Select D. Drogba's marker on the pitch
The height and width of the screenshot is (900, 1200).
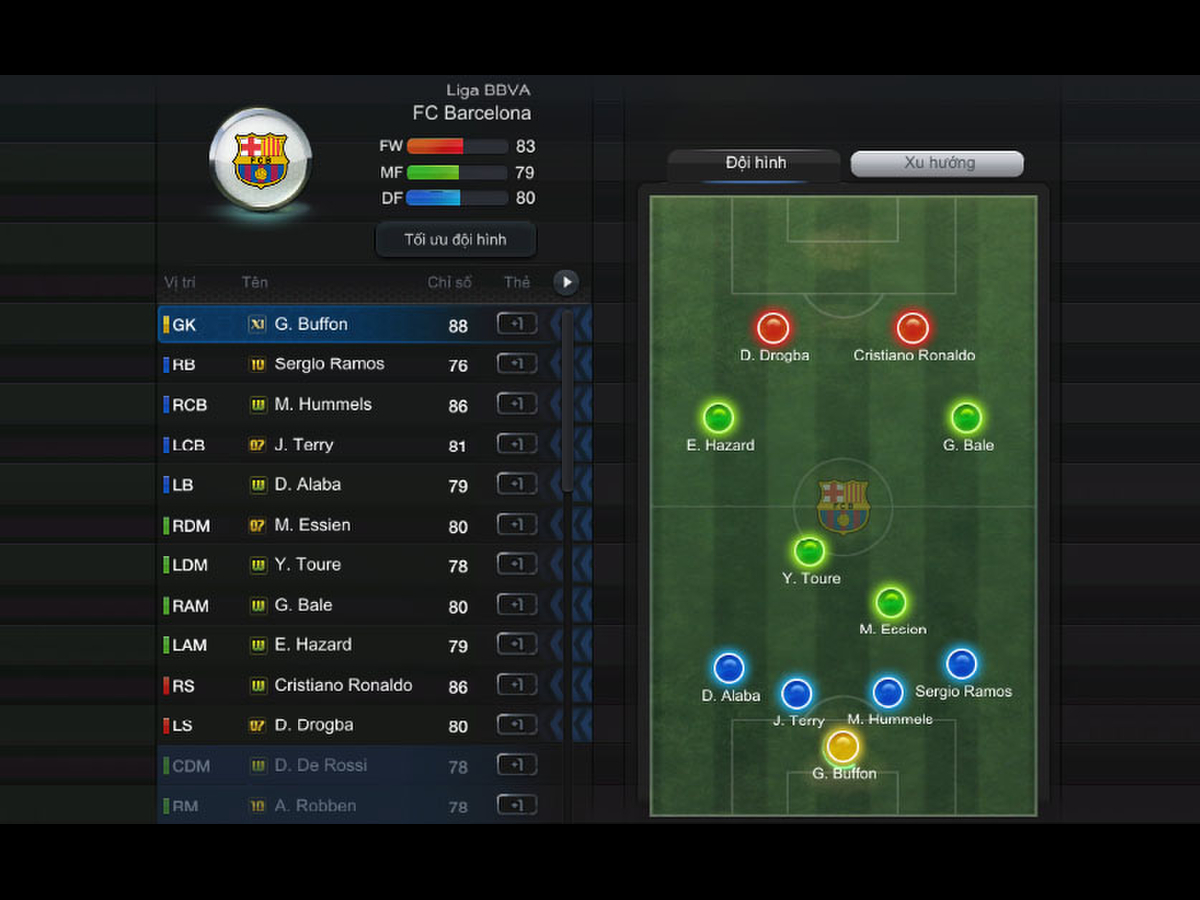pyautogui.click(x=773, y=328)
